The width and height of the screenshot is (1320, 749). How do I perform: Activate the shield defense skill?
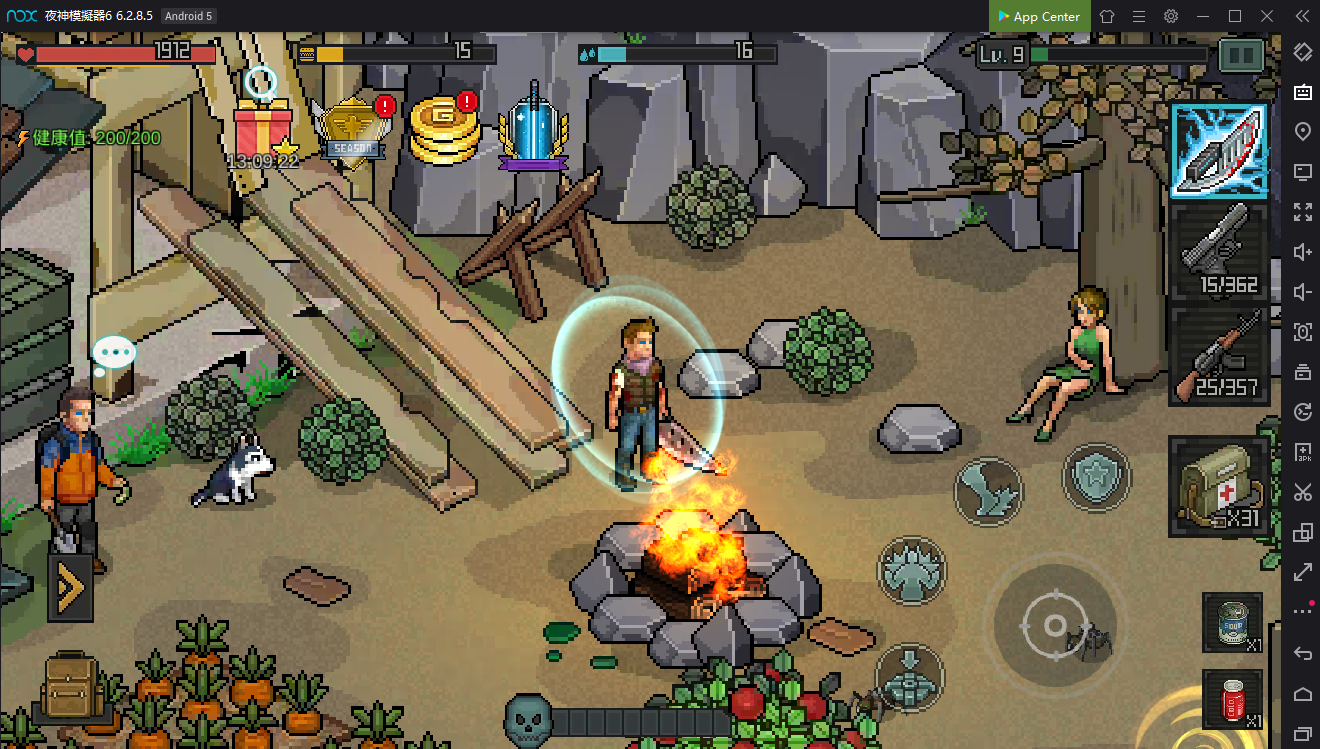[1096, 477]
